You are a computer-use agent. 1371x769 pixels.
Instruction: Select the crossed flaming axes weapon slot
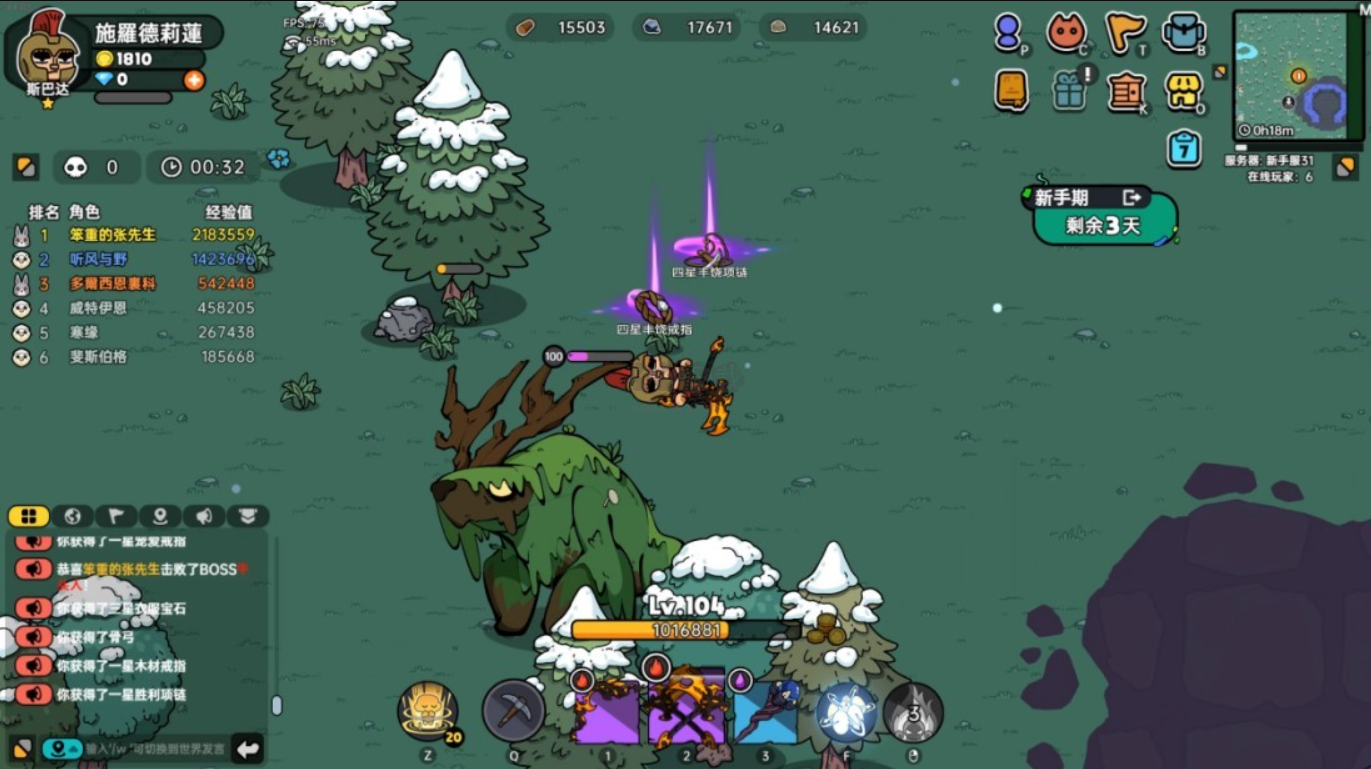point(686,712)
